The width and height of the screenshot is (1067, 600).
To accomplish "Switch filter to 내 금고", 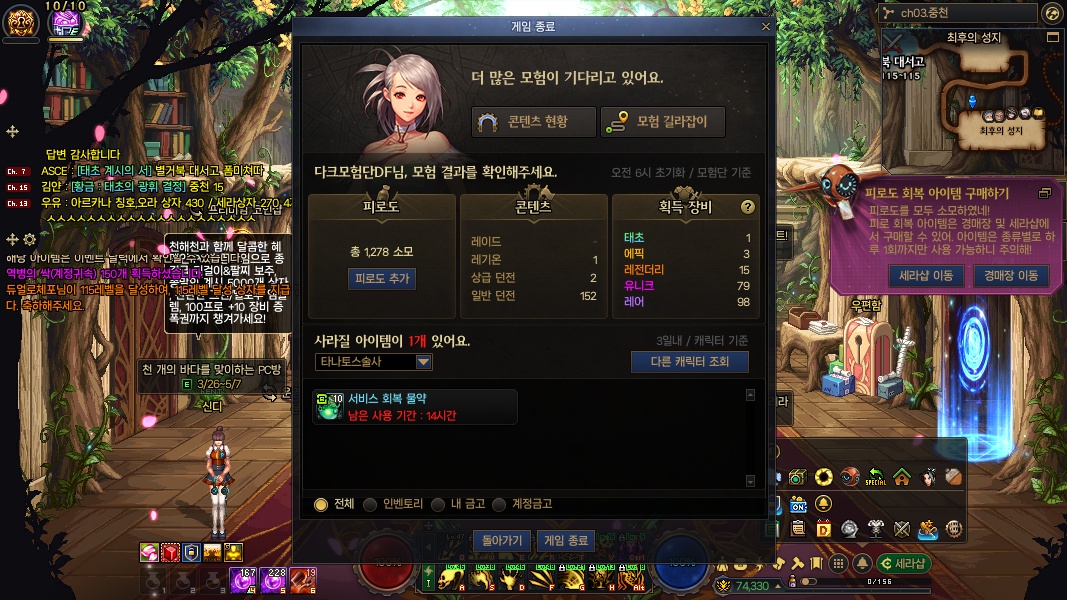I will pyautogui.click(x=438, y=505).
